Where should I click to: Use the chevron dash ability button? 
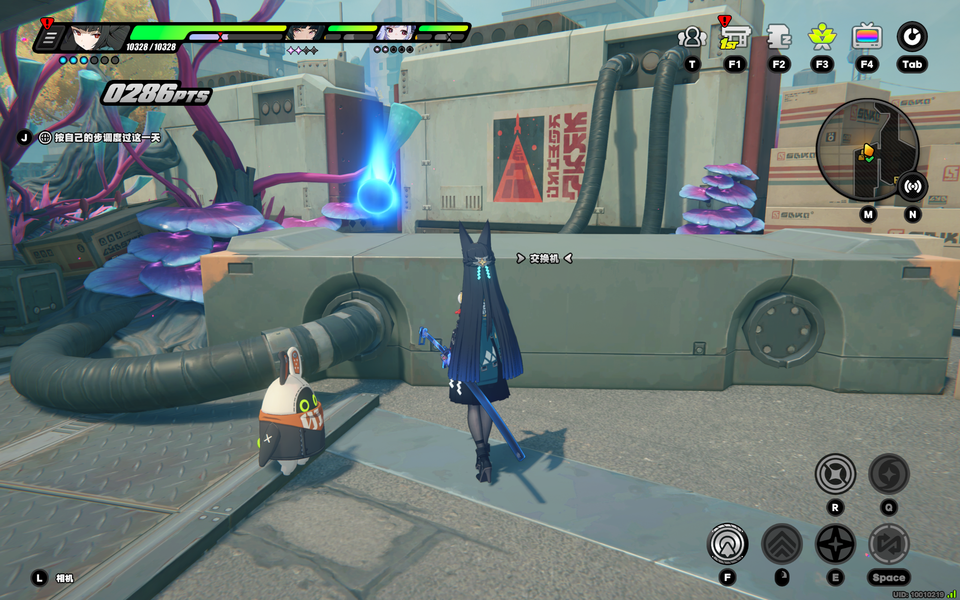782,544
